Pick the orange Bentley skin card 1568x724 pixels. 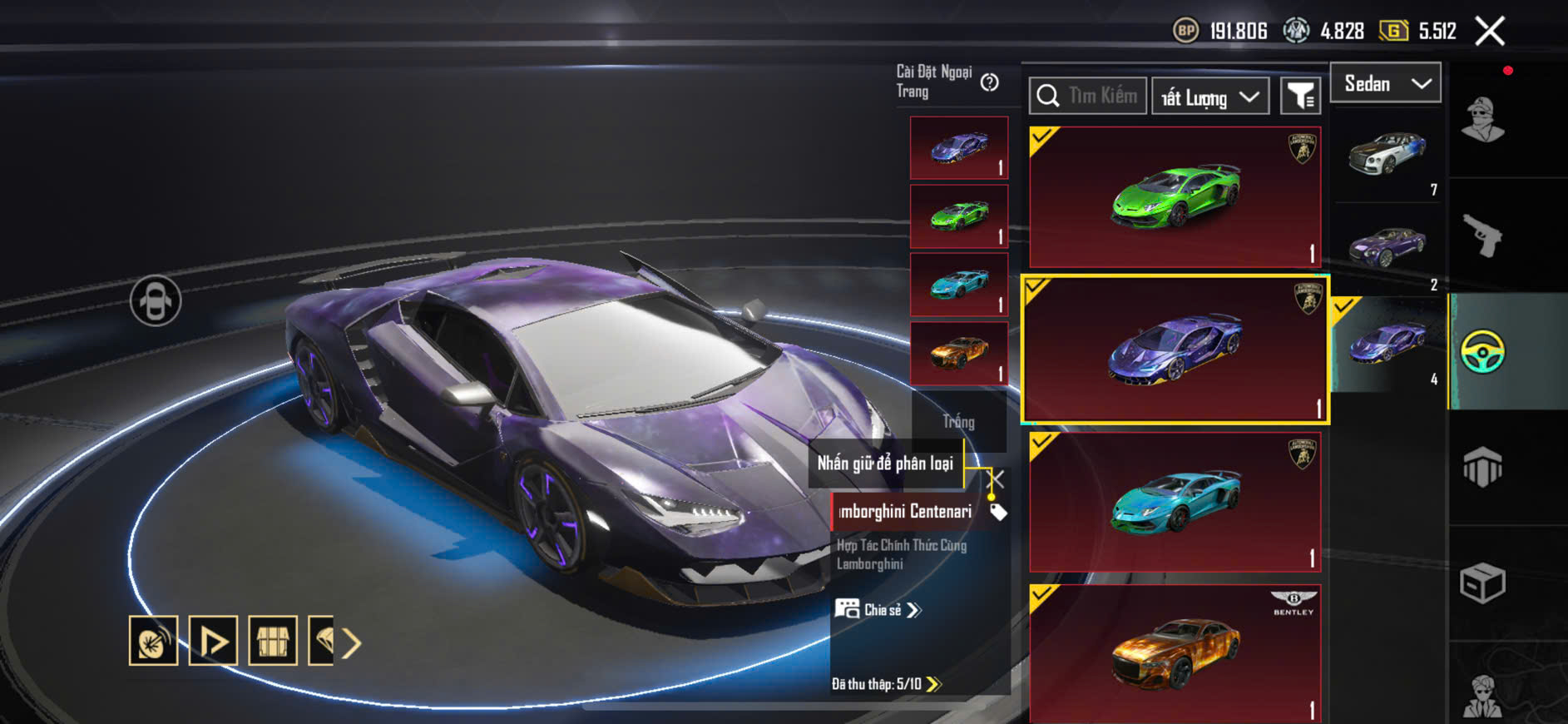[1175, 653]
